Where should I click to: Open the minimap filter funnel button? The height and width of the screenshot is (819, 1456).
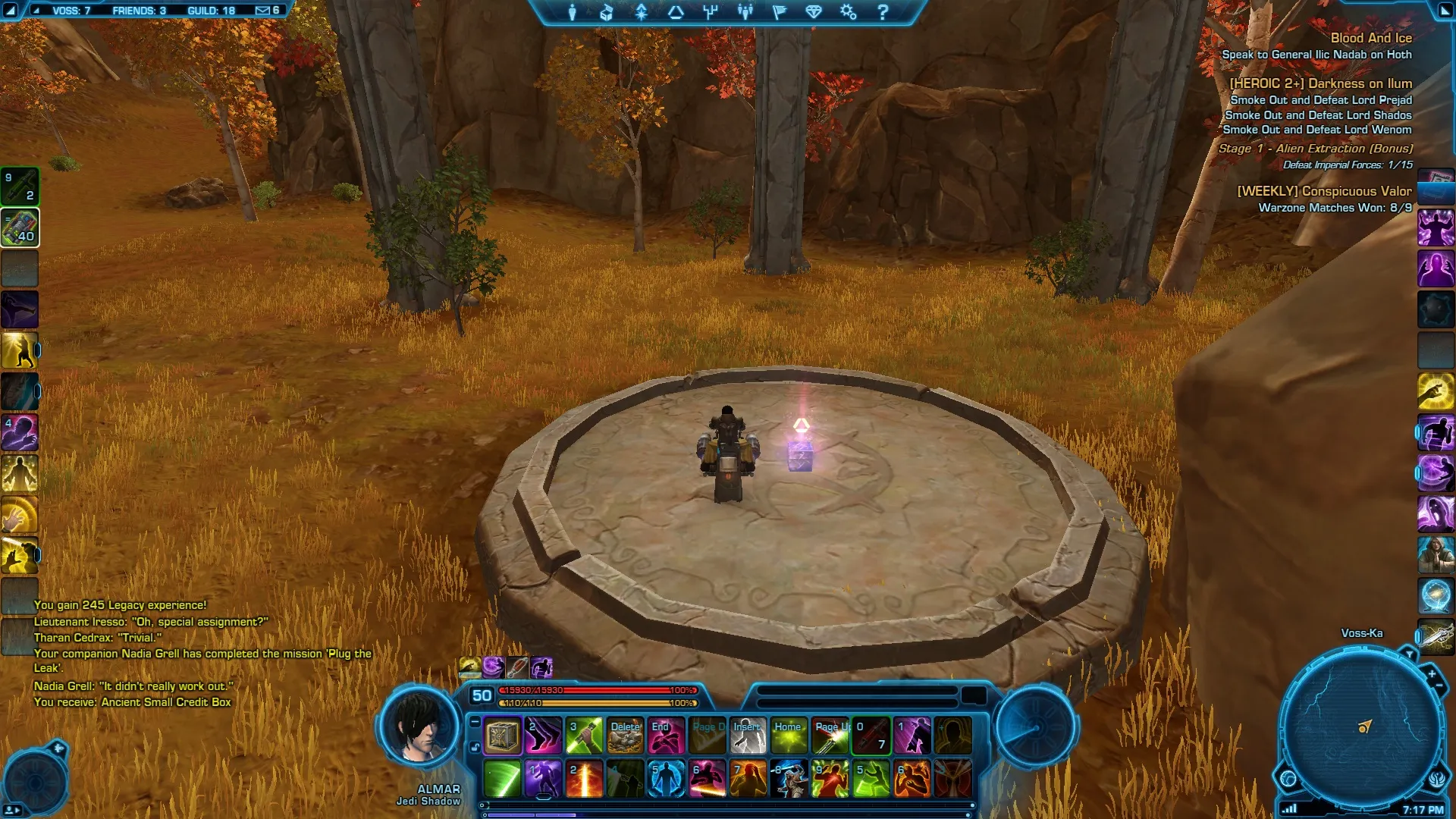[x=1409, y=654]
